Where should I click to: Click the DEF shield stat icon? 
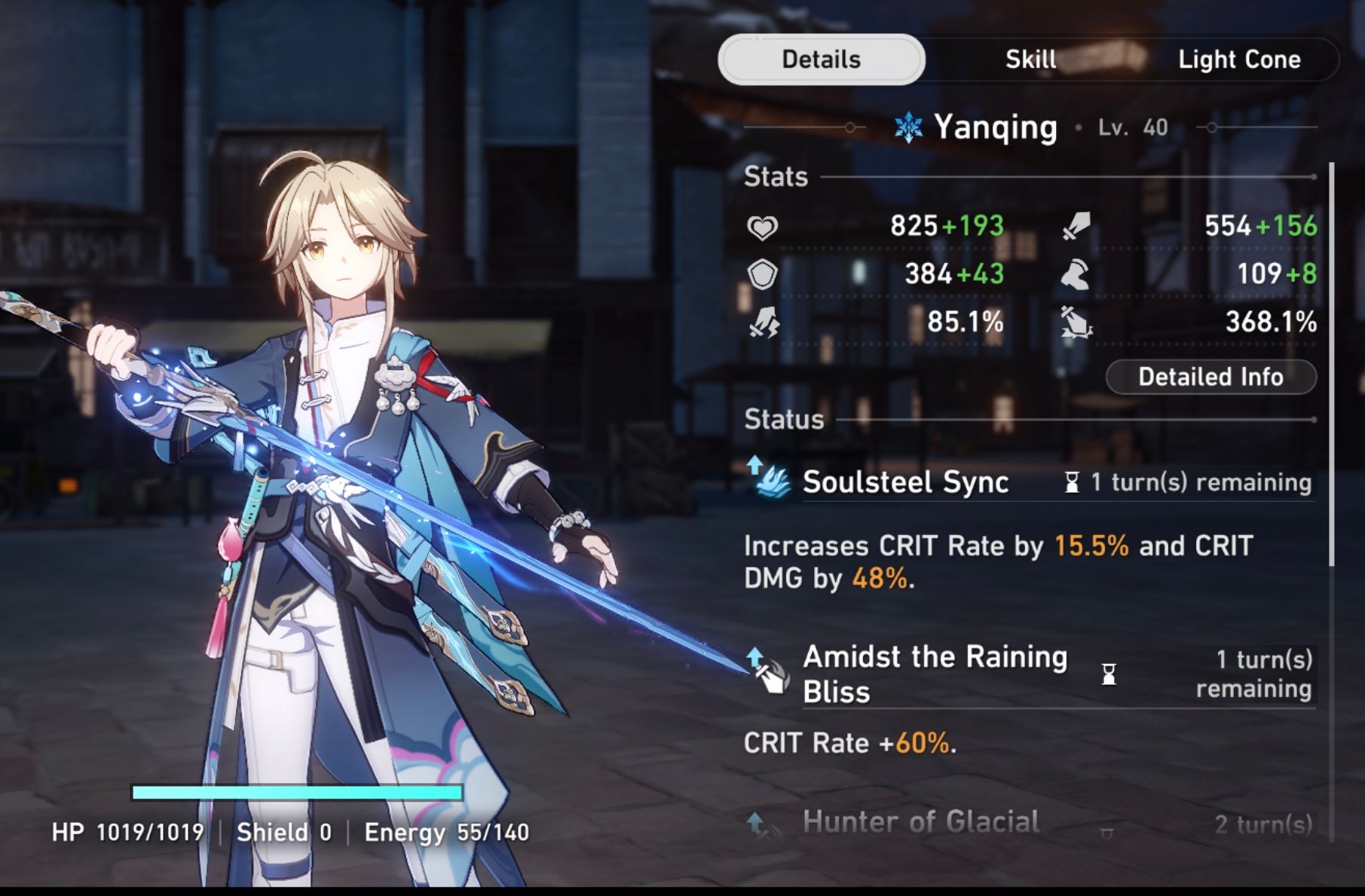764,276
